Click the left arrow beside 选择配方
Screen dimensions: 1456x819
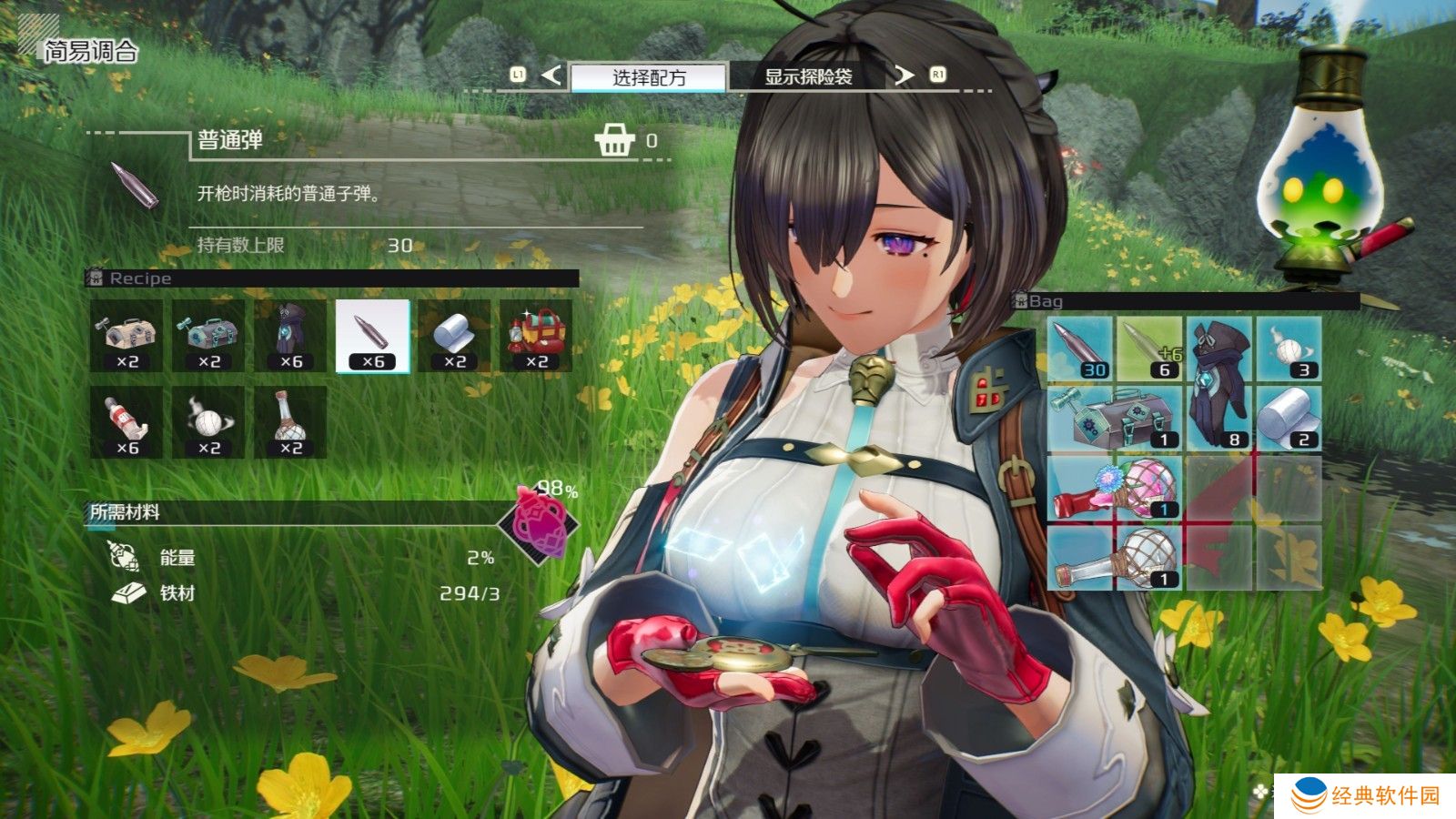(x=551, y=75)
